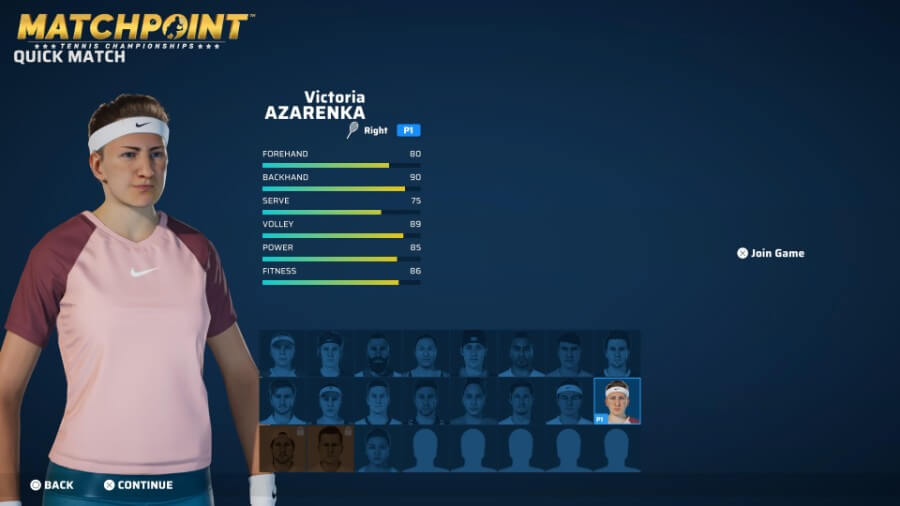Select Join Game for player two
Viewport: 900px width, 506px height.
770,253
